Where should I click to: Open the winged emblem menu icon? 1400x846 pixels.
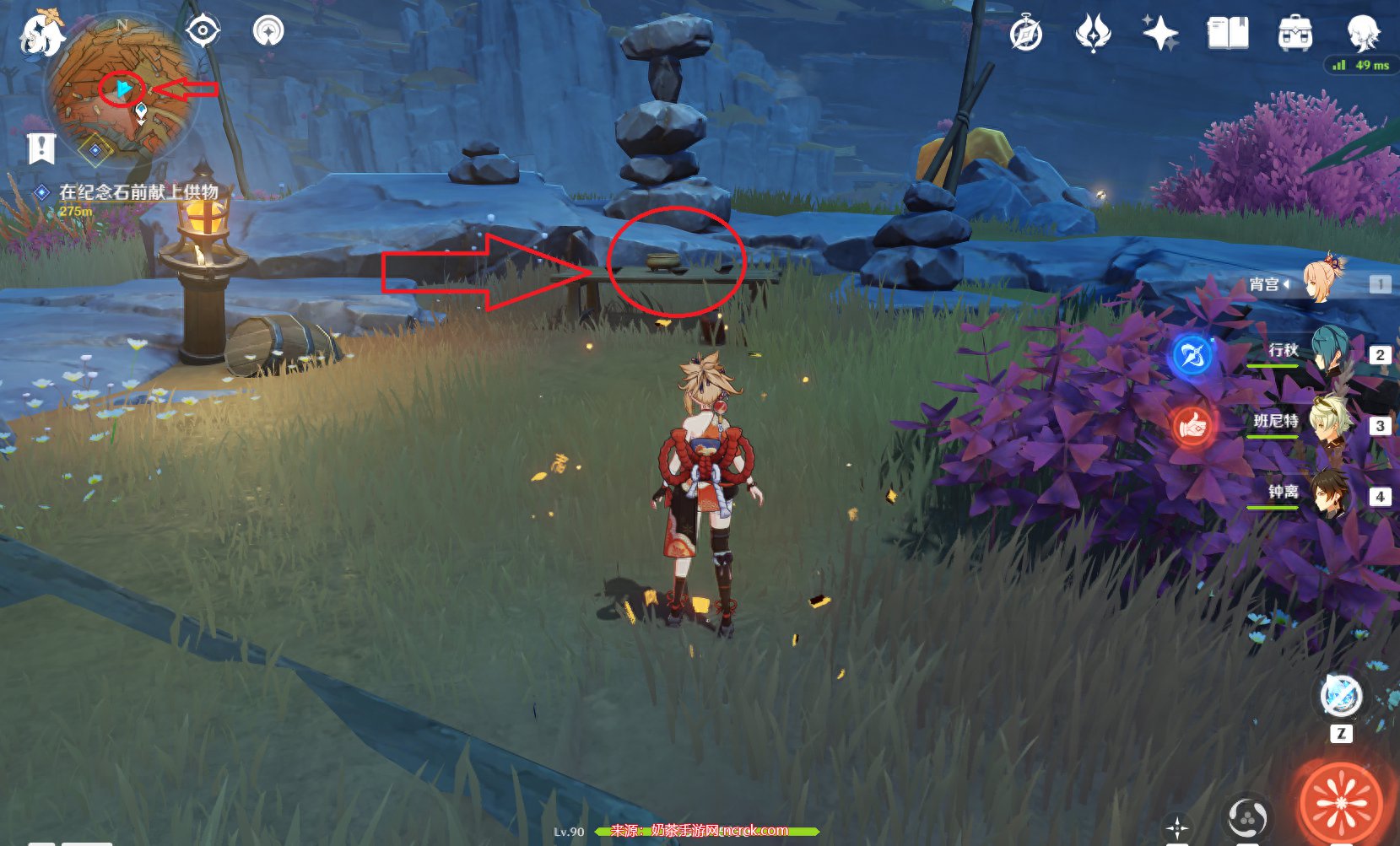[x=1093, y=35]
